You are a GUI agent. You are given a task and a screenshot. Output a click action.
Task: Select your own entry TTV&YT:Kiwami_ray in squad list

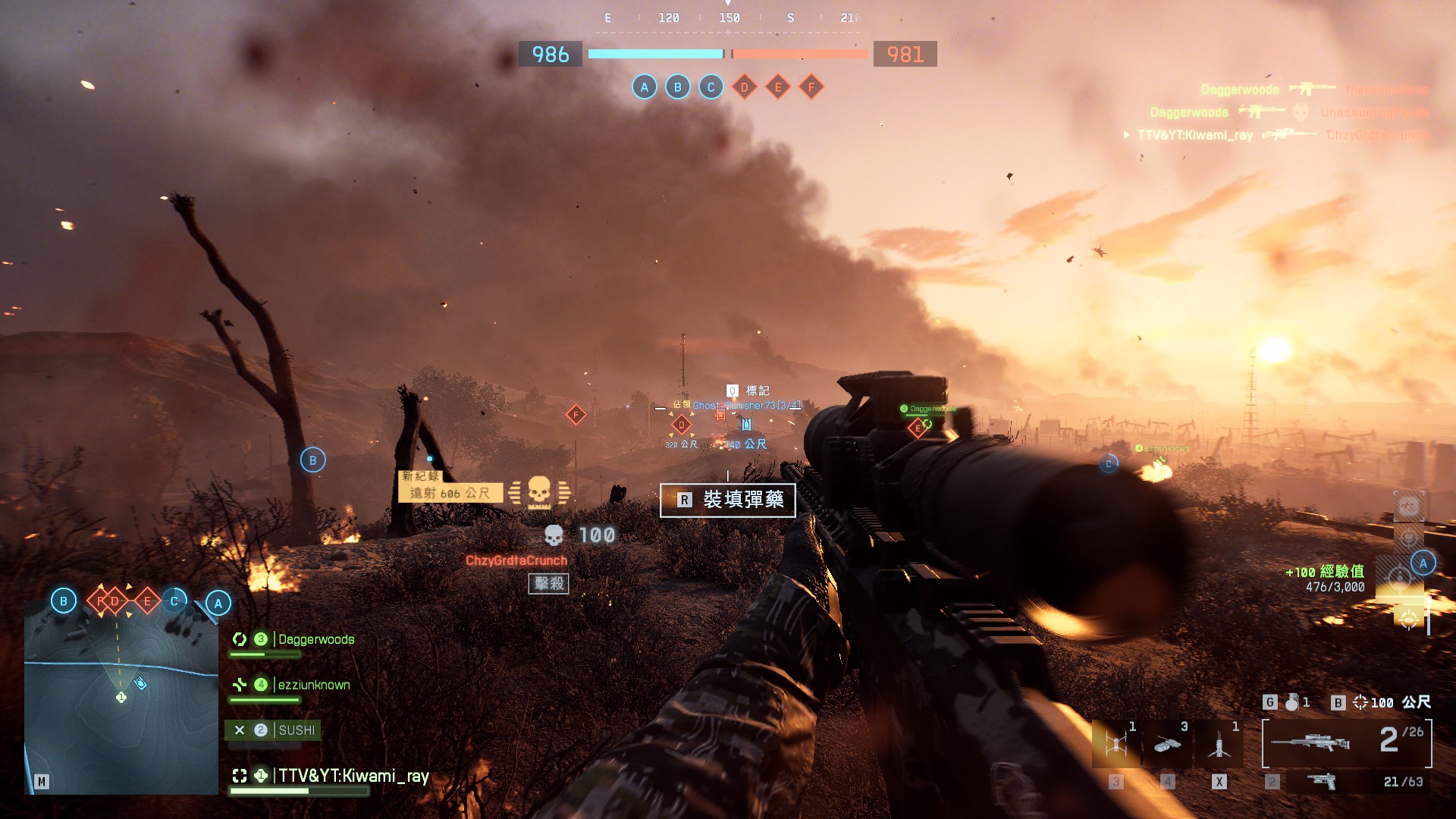[353, 776]
